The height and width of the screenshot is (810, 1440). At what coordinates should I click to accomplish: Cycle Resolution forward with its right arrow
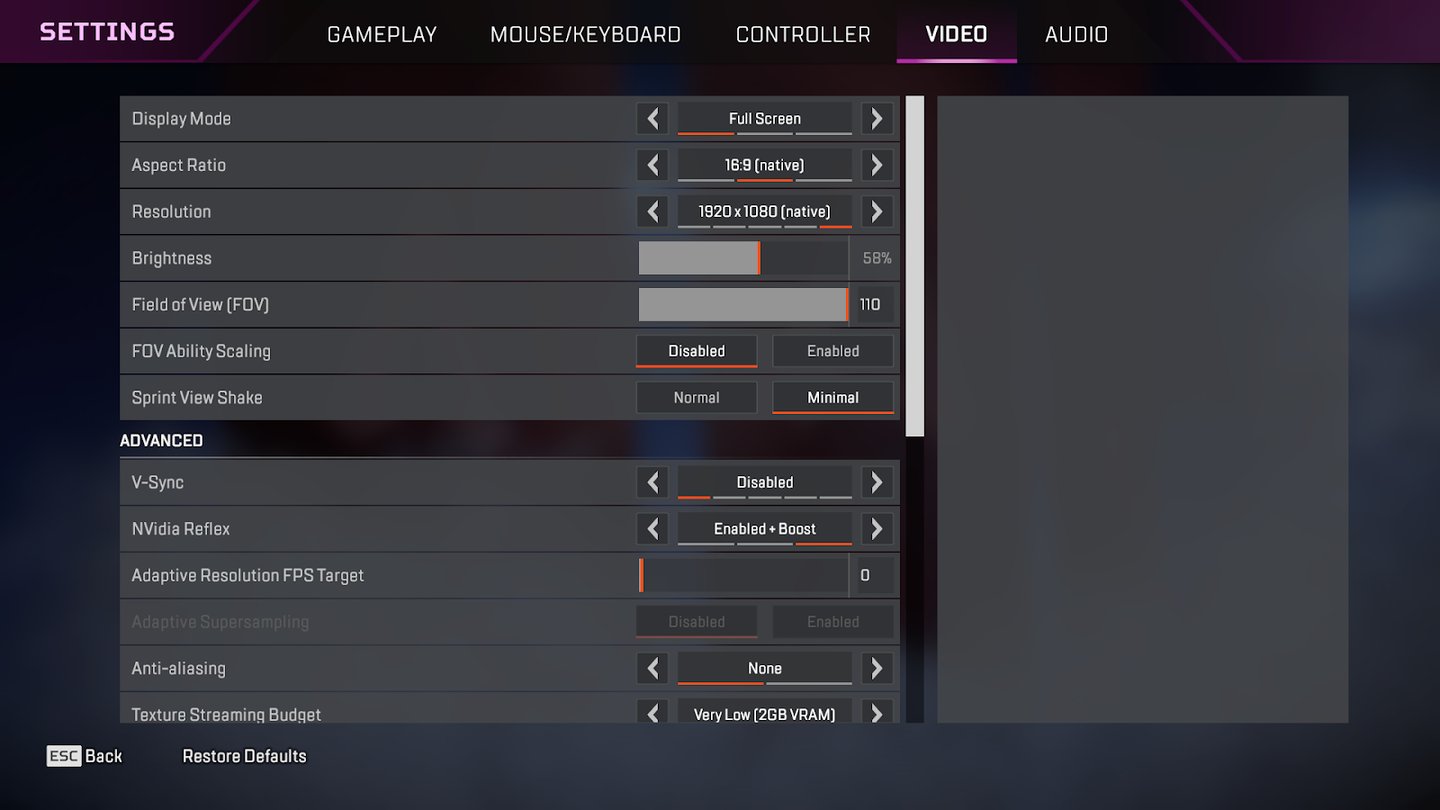coord(876,211)
